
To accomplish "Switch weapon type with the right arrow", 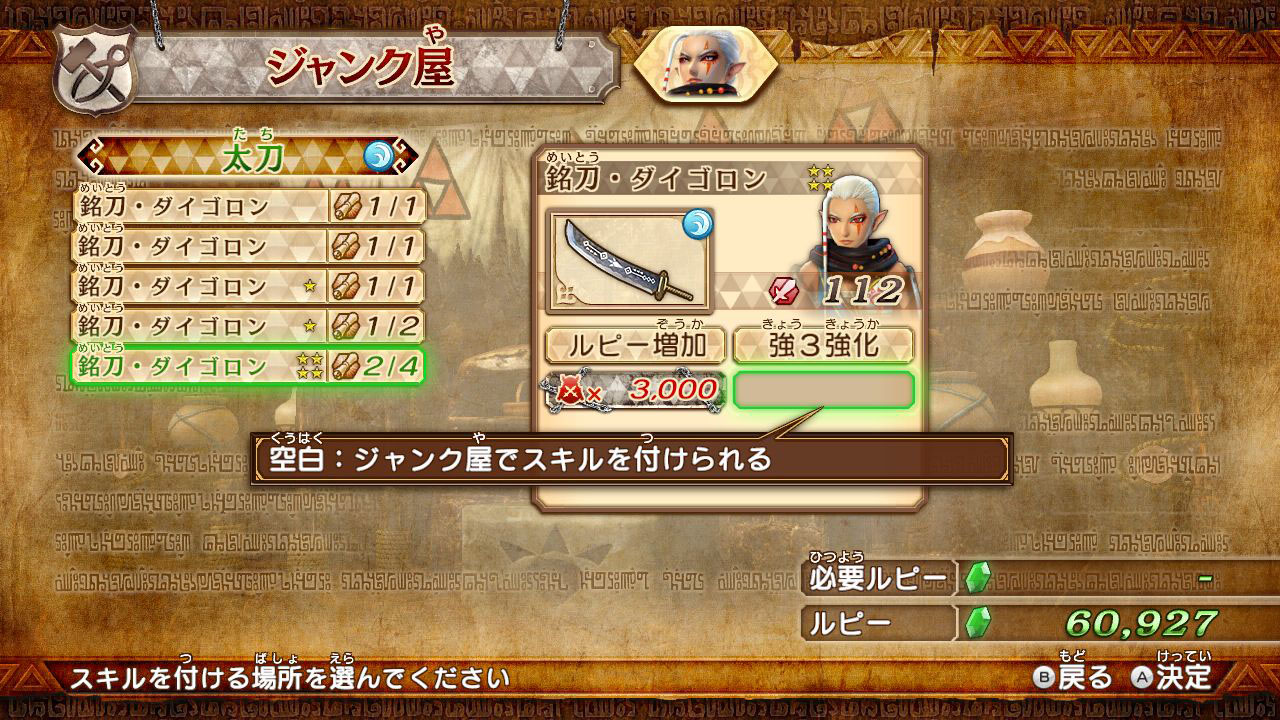I will 408,156.
